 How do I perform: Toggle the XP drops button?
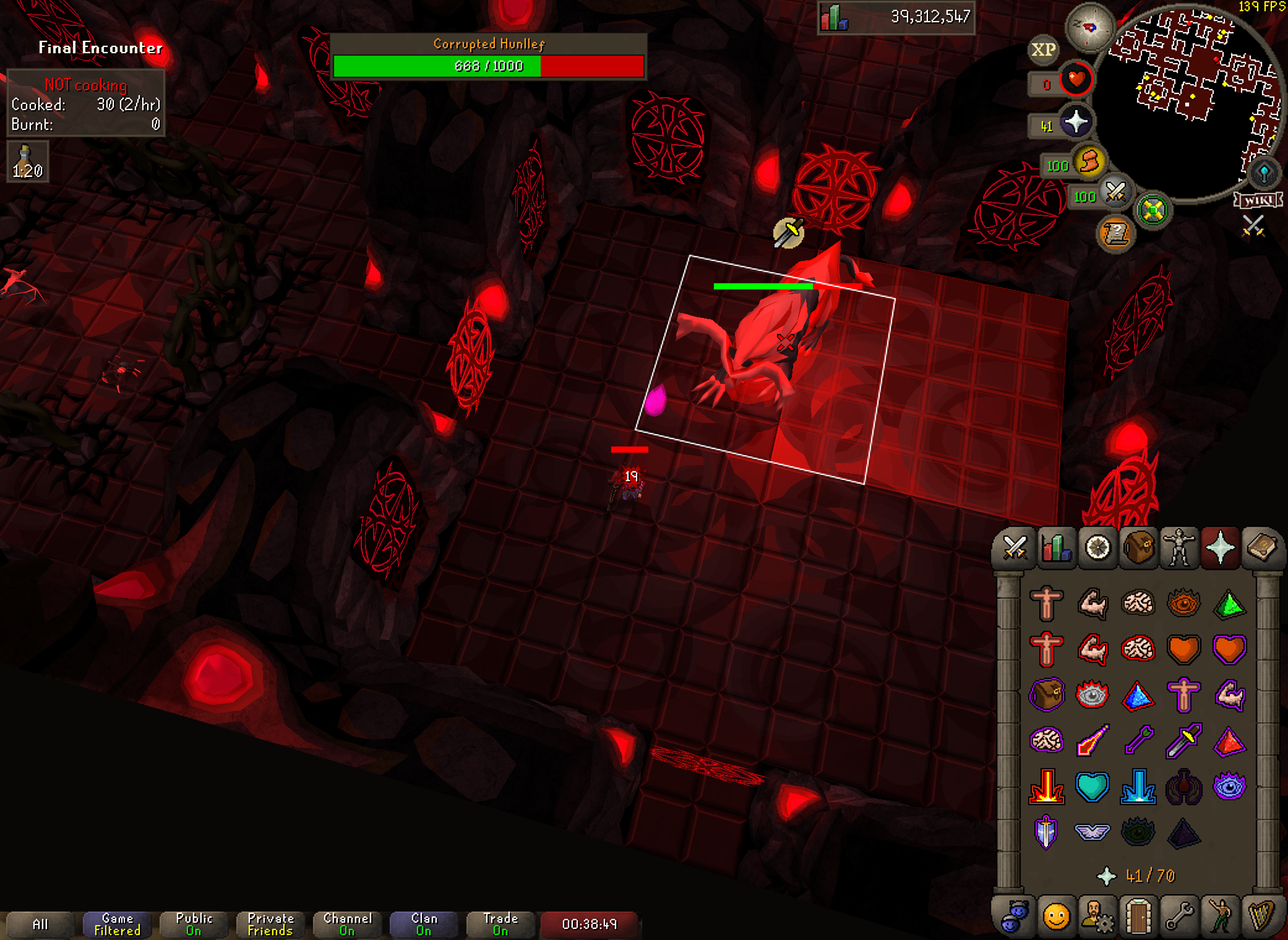point(1044,50)
